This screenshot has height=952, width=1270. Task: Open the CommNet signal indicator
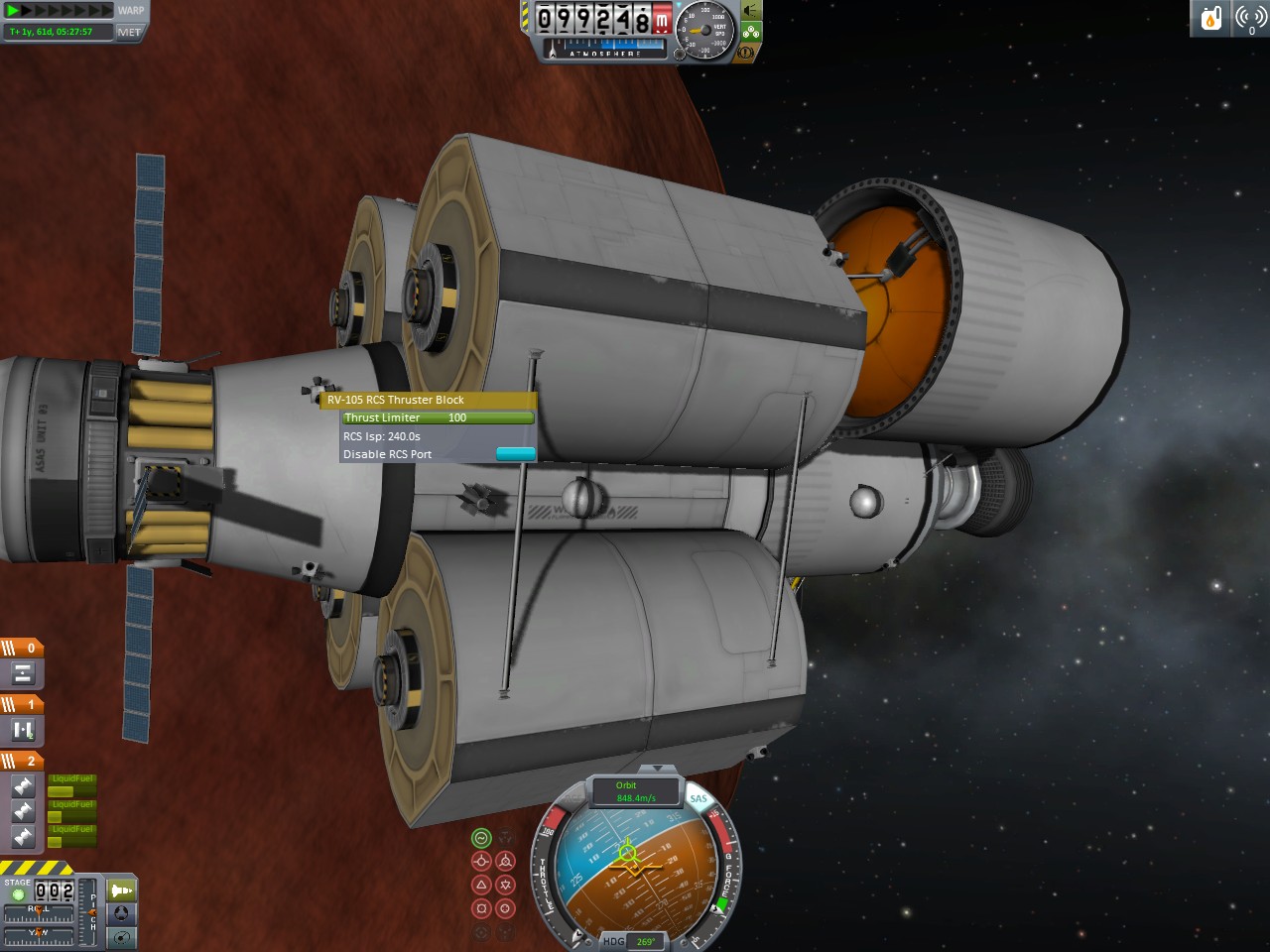(x=1251, y=18)
